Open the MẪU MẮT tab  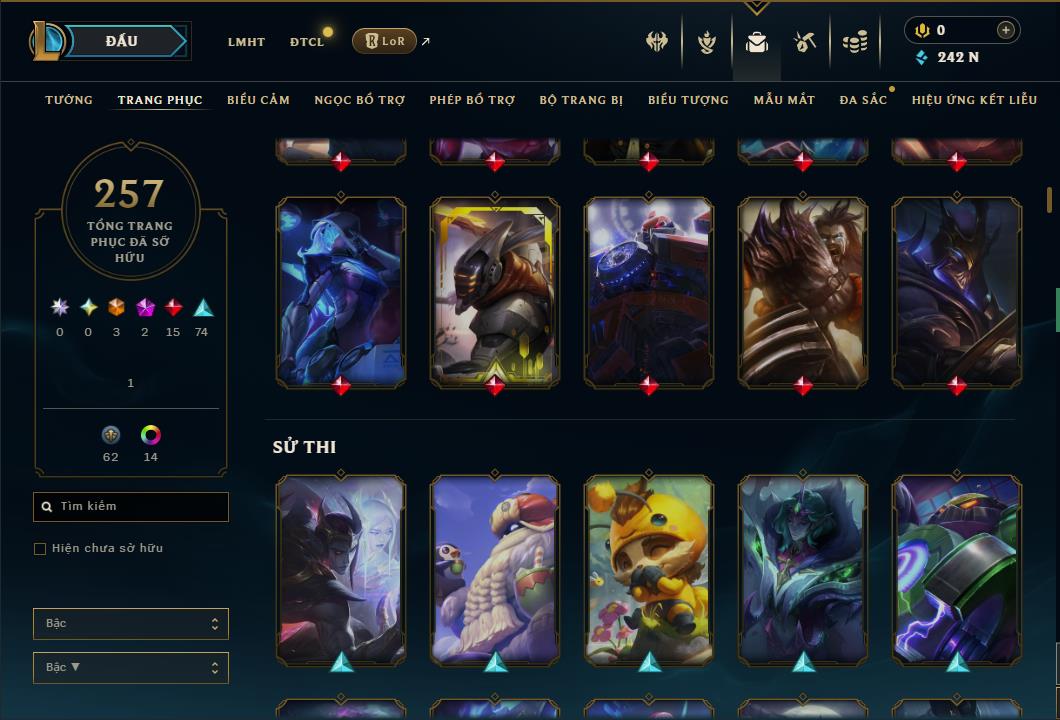point(784,100)
